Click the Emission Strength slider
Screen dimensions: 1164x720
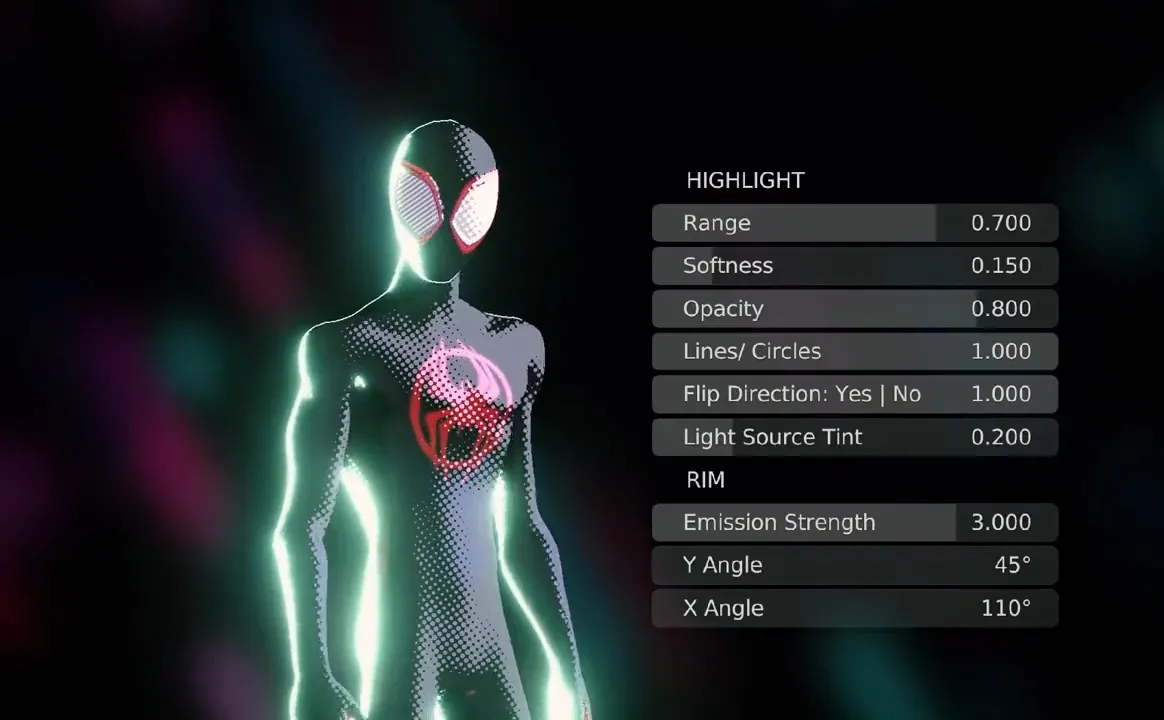click(x=854, y=523)
